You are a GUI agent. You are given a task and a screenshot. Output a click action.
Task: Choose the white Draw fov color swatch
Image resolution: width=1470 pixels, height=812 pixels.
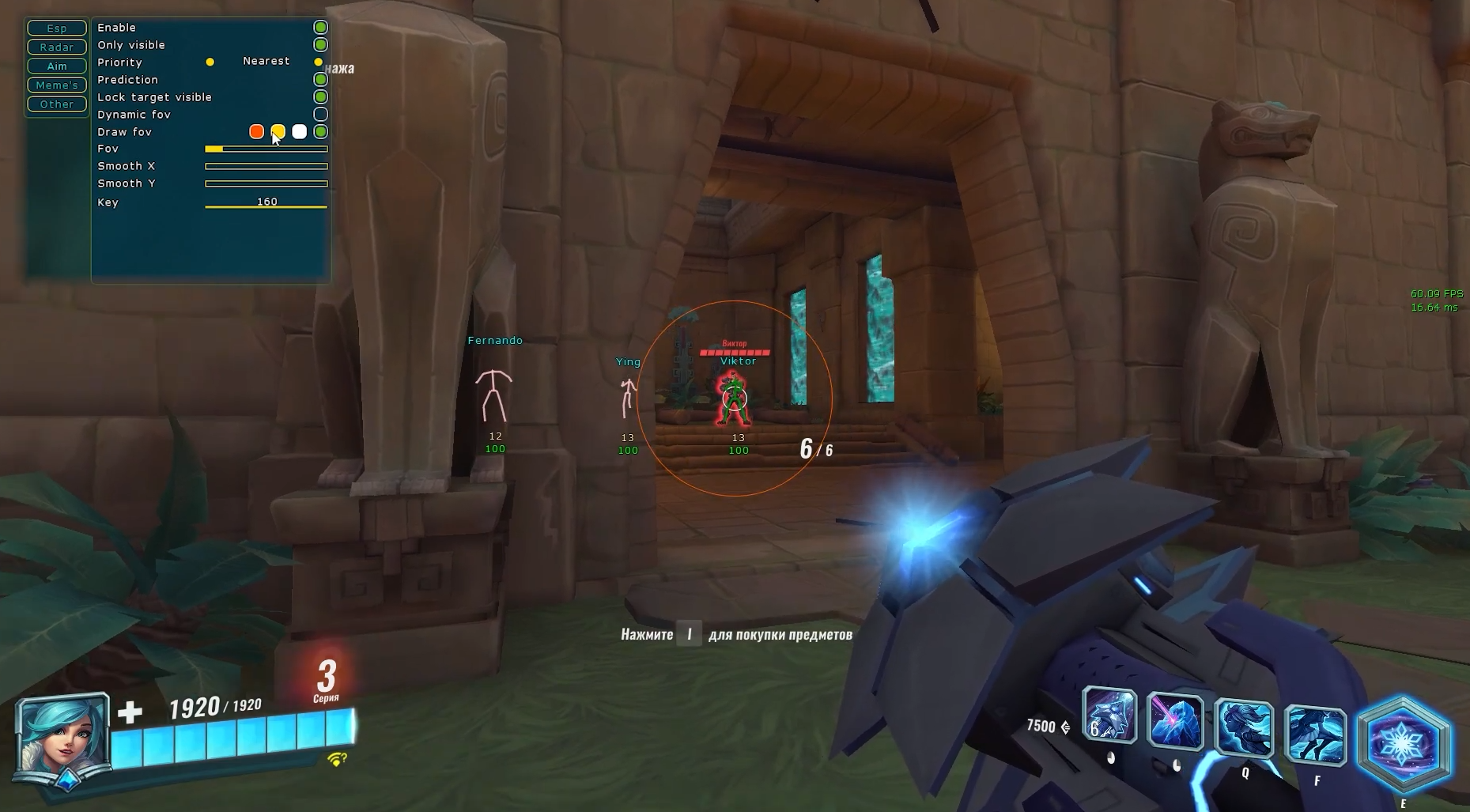[299, 132]
